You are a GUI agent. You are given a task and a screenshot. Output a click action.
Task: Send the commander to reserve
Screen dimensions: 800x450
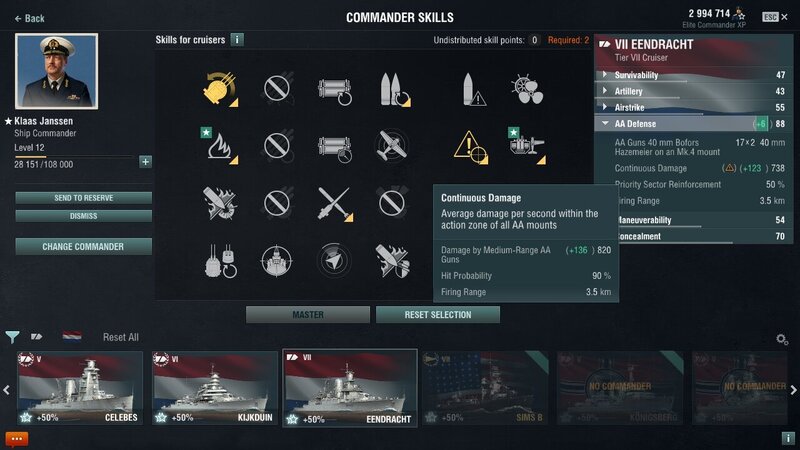83,198
